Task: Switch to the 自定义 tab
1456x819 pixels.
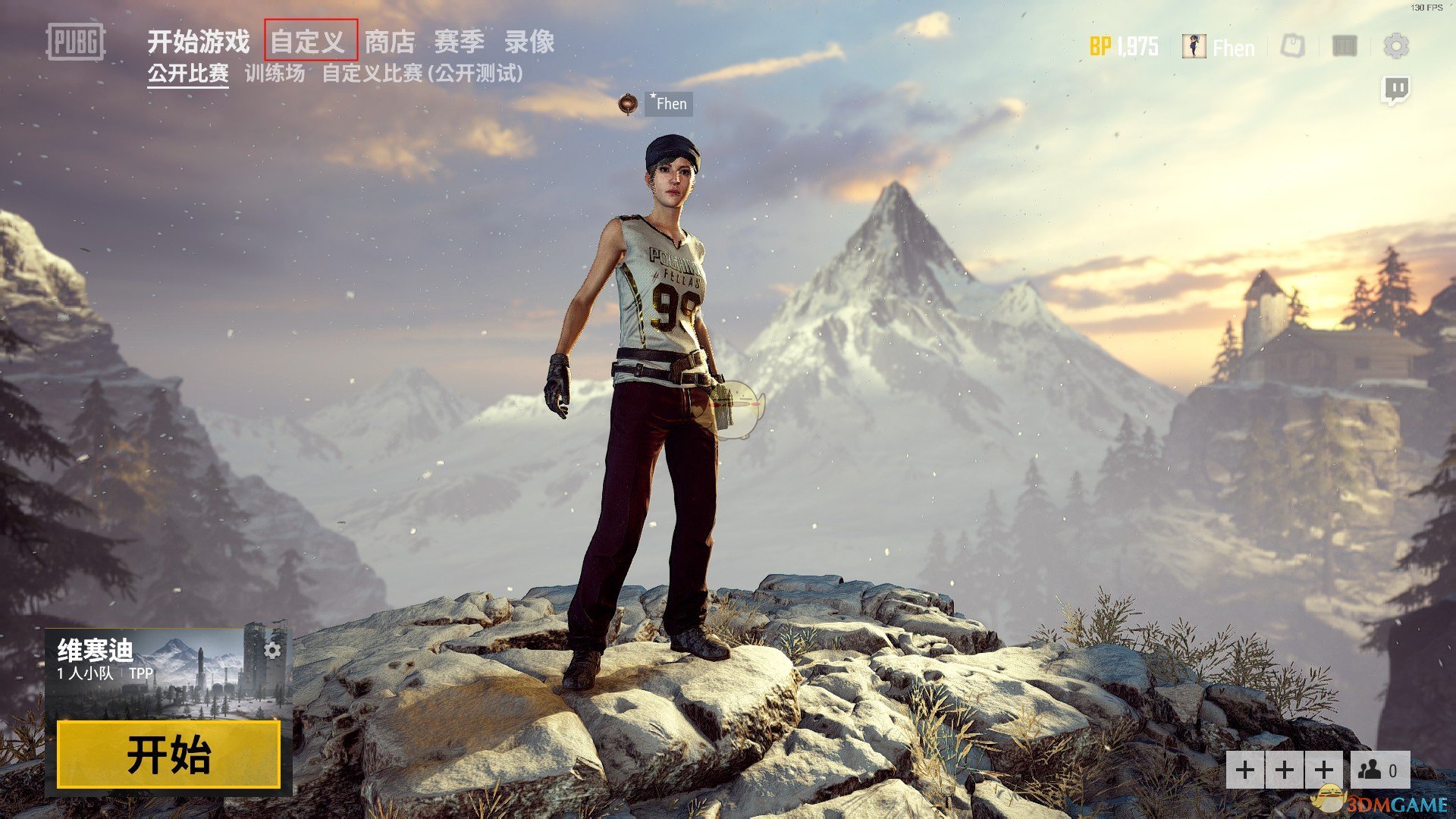Action: (310, 41)
